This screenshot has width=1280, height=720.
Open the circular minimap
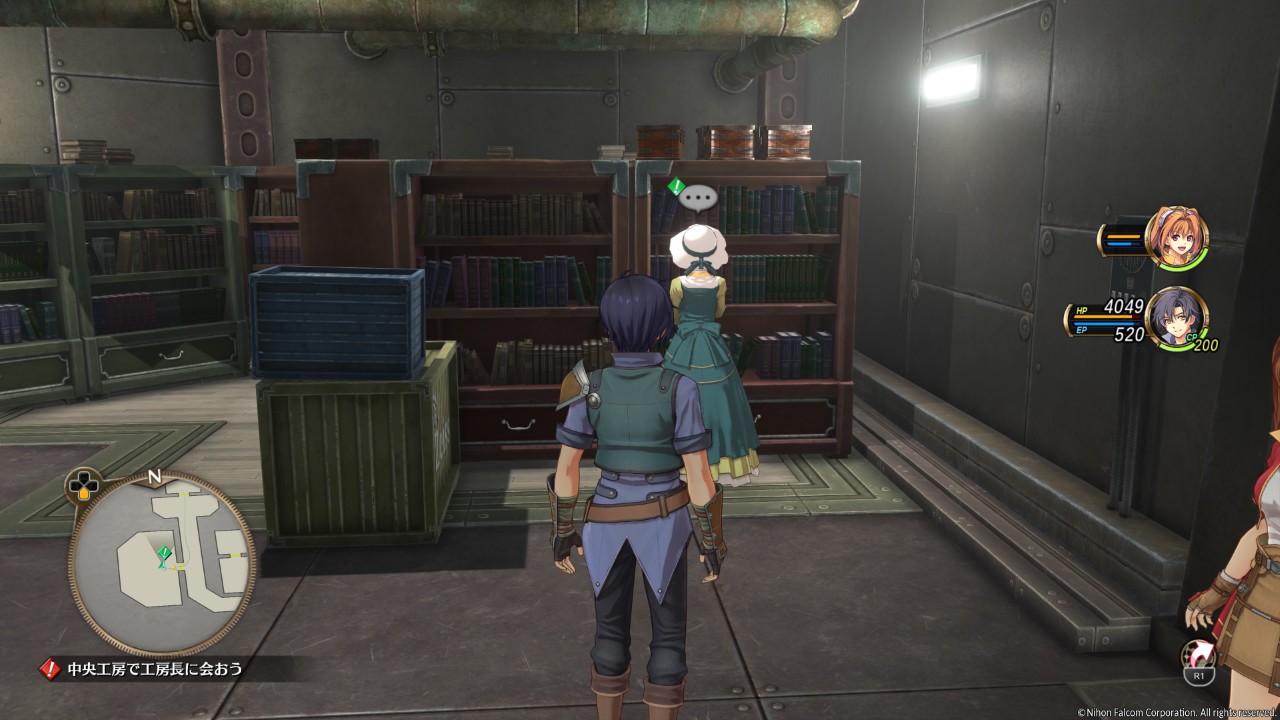tap(162, 562)
